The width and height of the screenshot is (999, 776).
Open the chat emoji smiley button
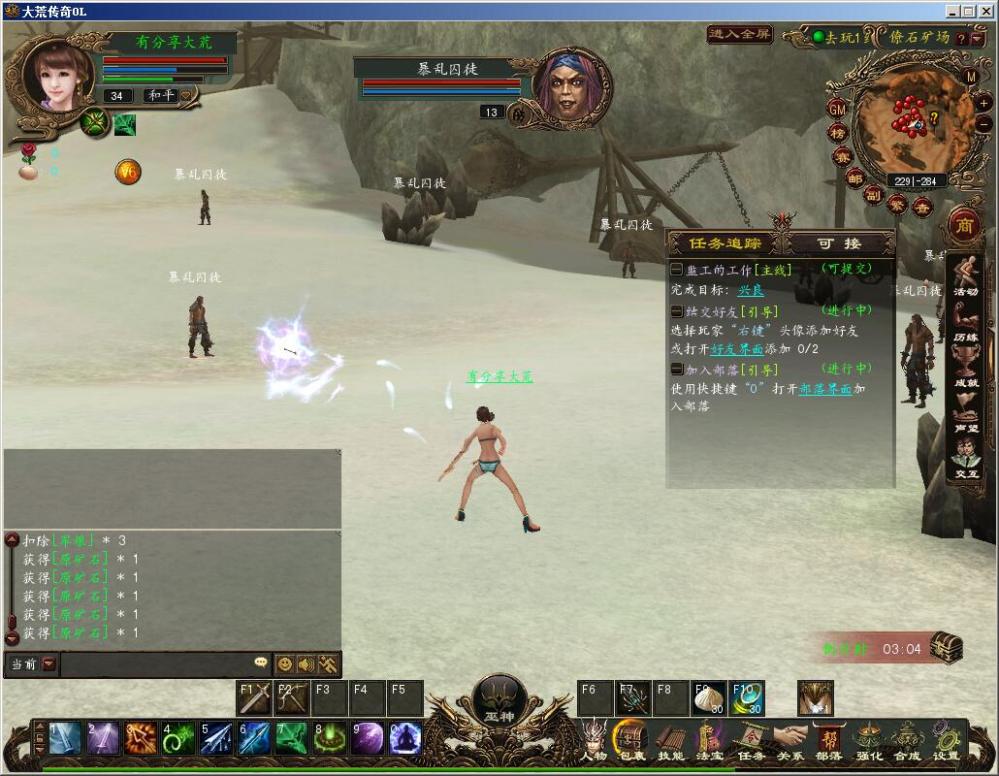(285, 664)
